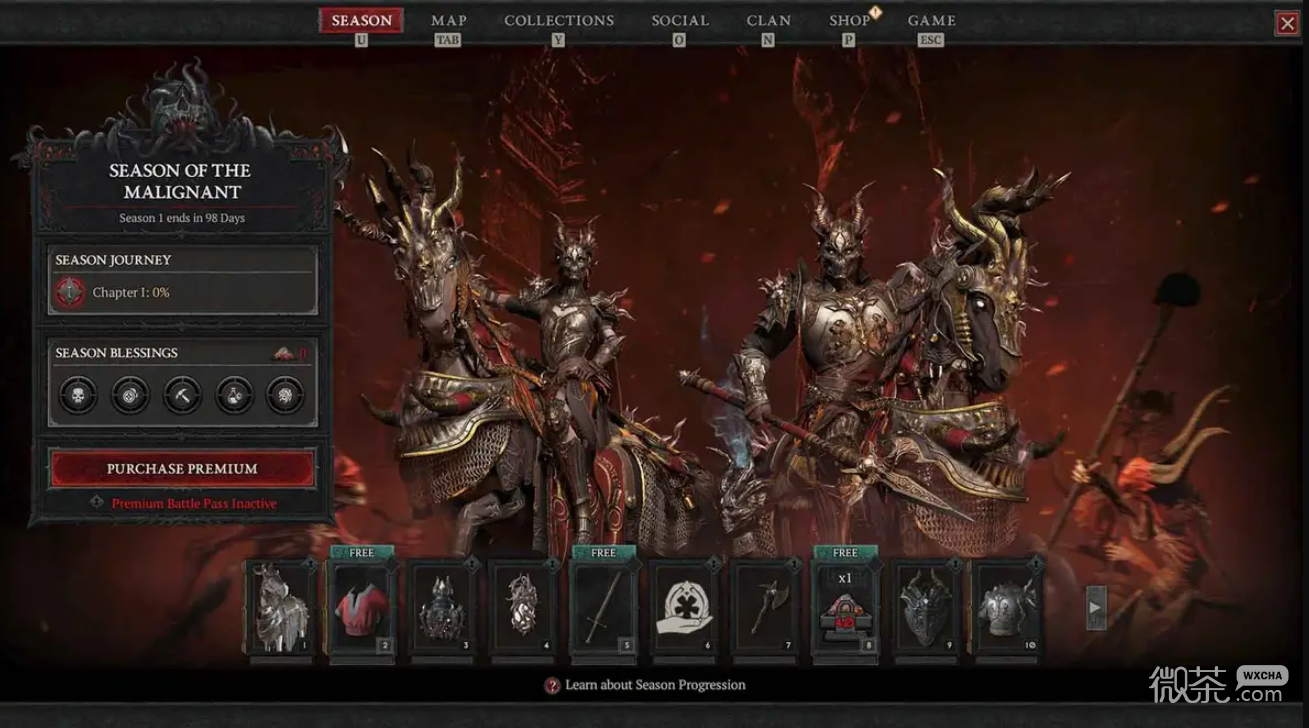Select the tier 10 chest armor reward
The image size is (1309, 728).
click(1007, 607)
